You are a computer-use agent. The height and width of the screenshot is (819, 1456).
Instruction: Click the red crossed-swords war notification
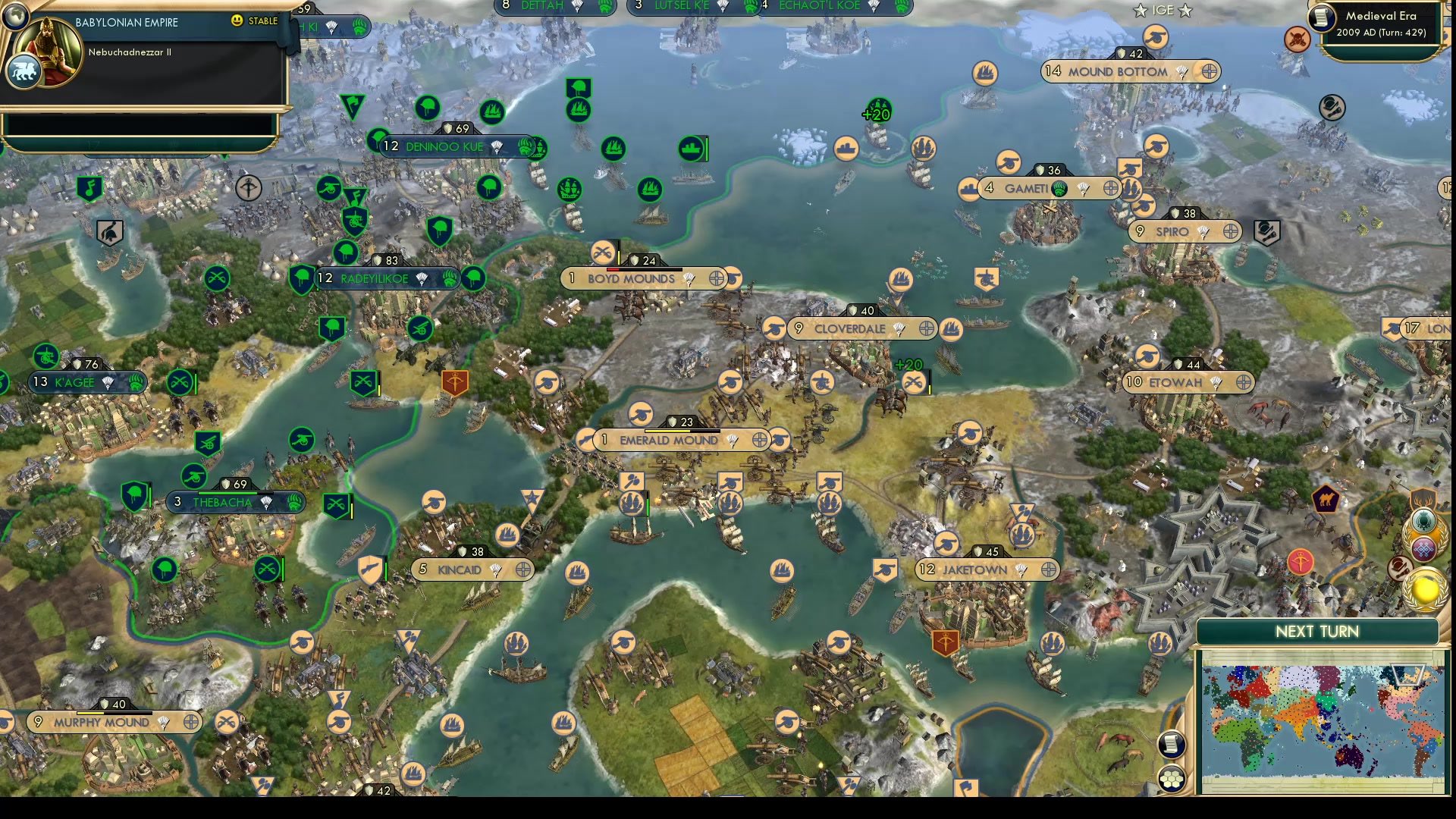click(x=1298, y=38)
